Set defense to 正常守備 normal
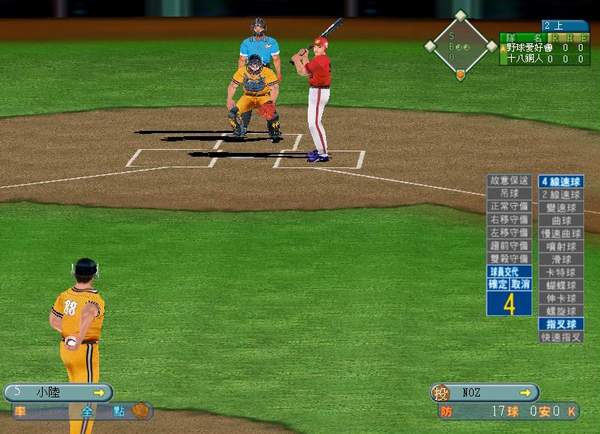The image size is (600, 434). coord(509,206)
